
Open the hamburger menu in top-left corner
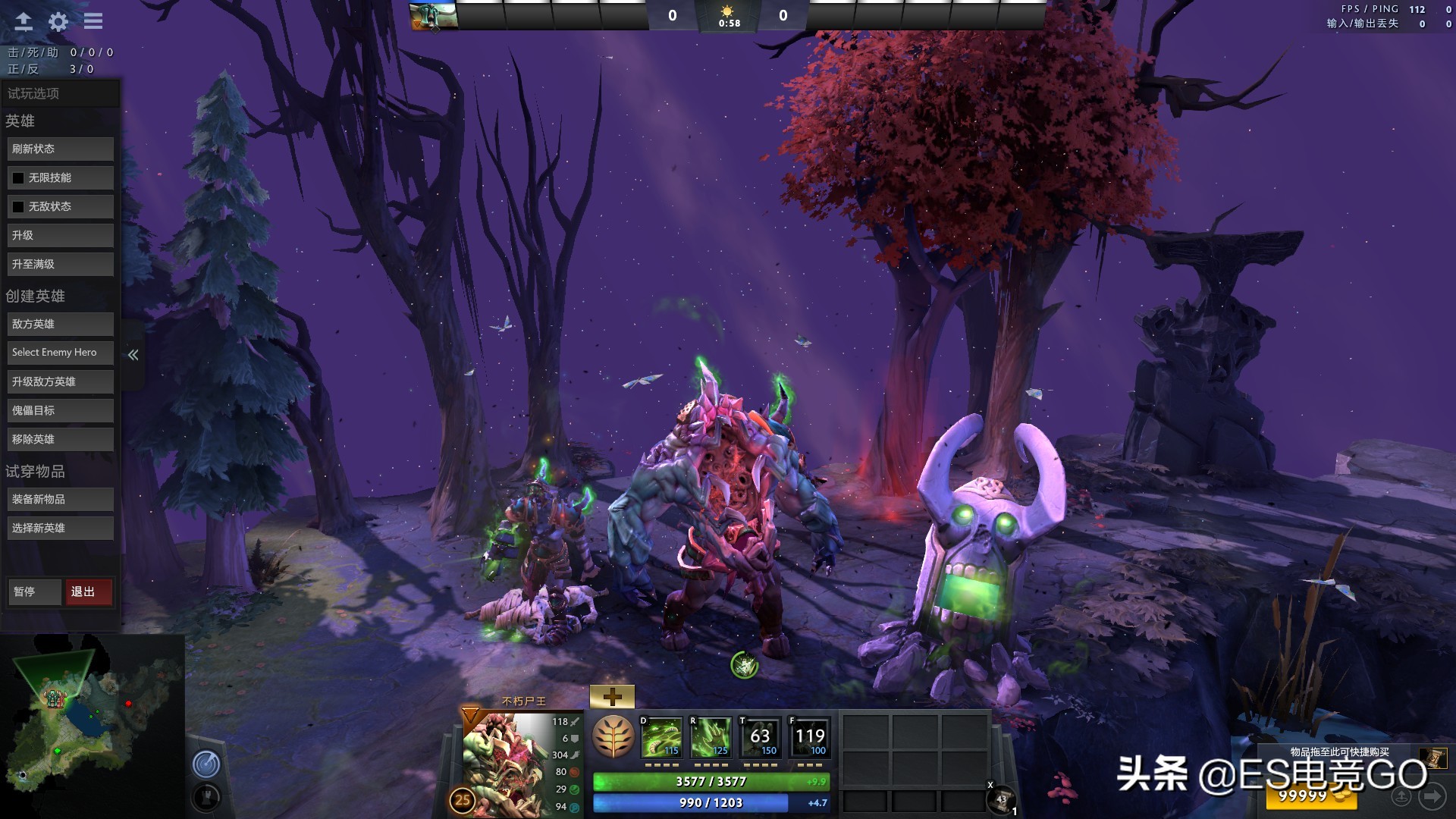point(93,21)
